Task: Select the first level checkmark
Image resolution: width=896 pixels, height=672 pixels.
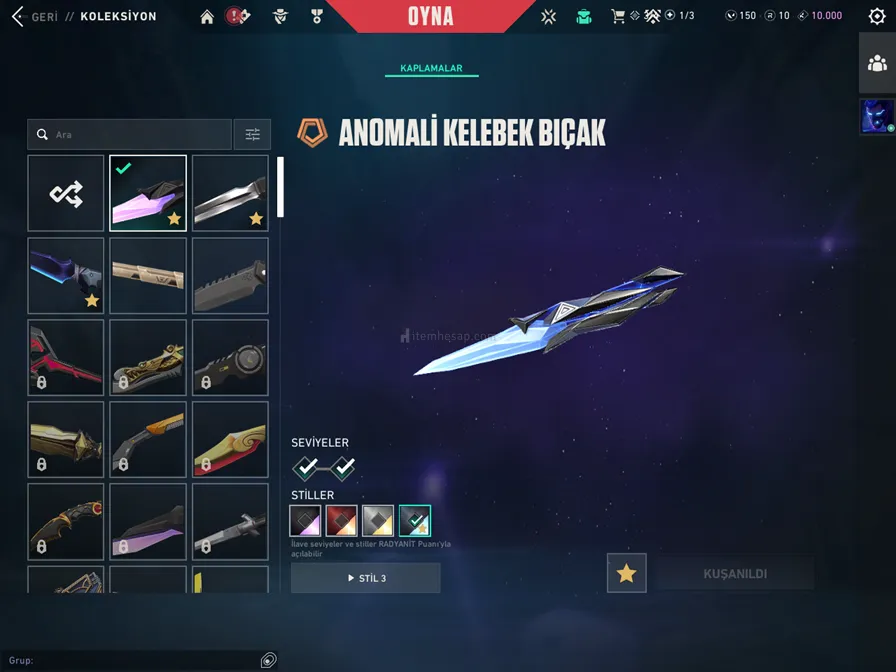Action: coord(307,467)
